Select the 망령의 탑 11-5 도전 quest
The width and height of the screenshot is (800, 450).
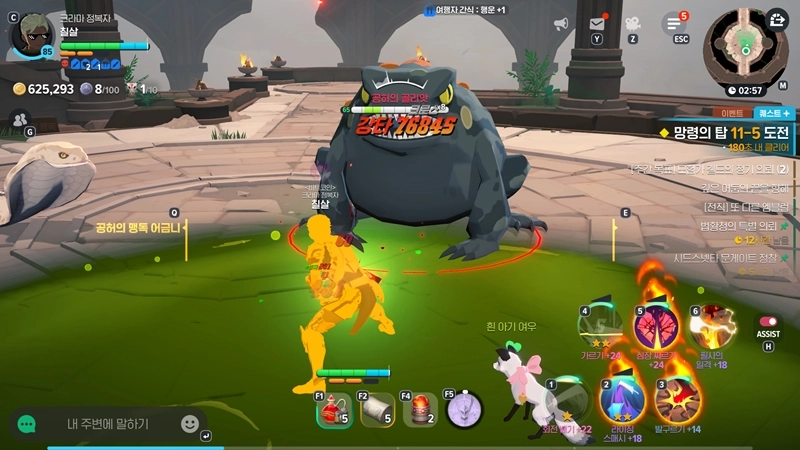[728, 132]
